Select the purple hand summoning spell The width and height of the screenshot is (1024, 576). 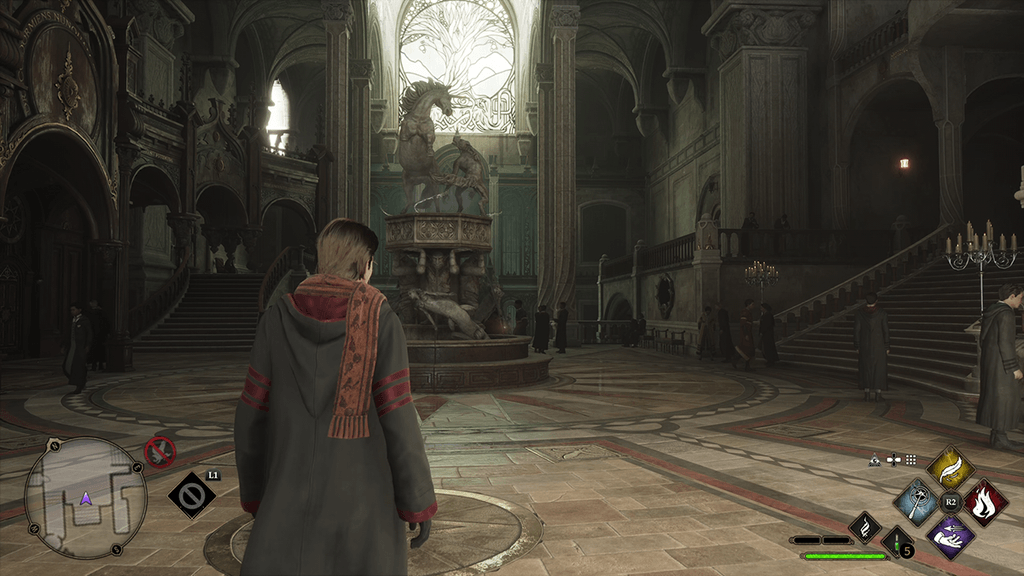(950, 537)
